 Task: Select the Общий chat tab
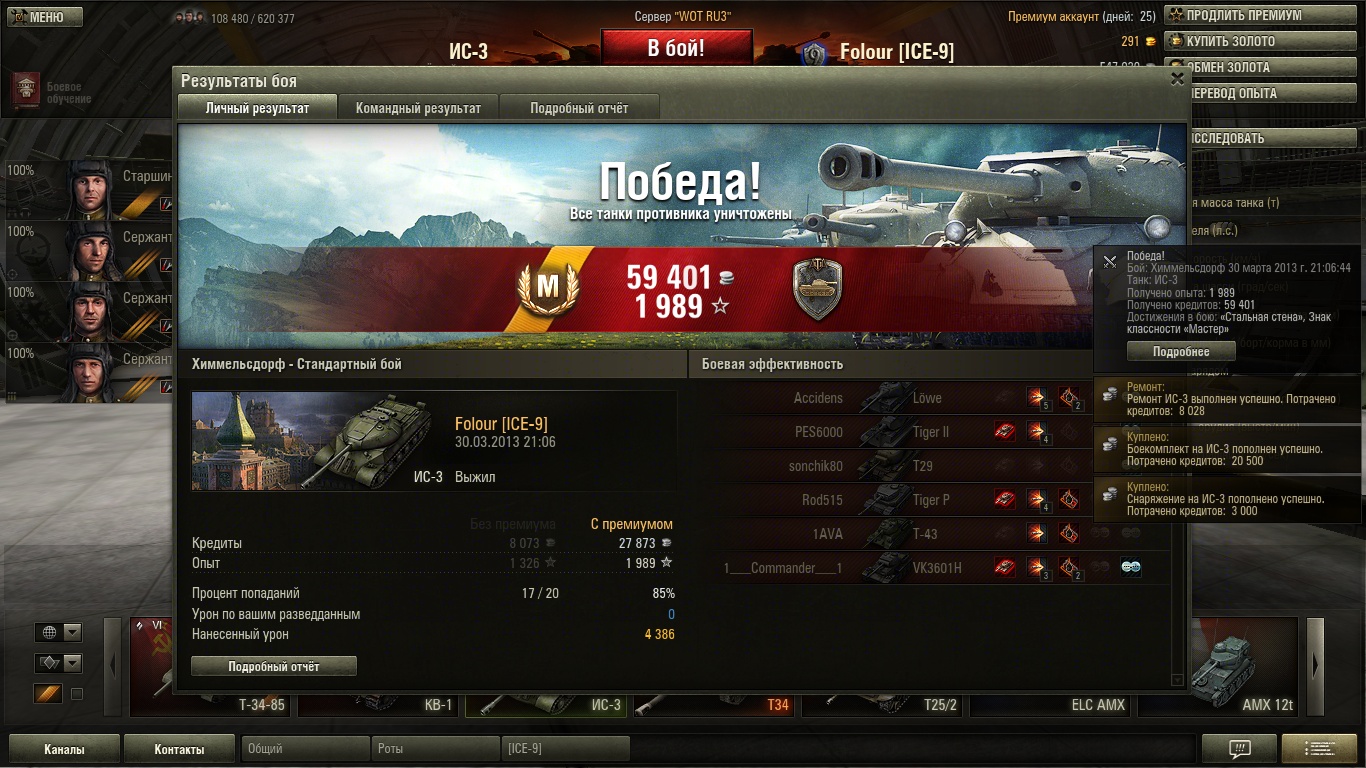[x=305, y=749]
